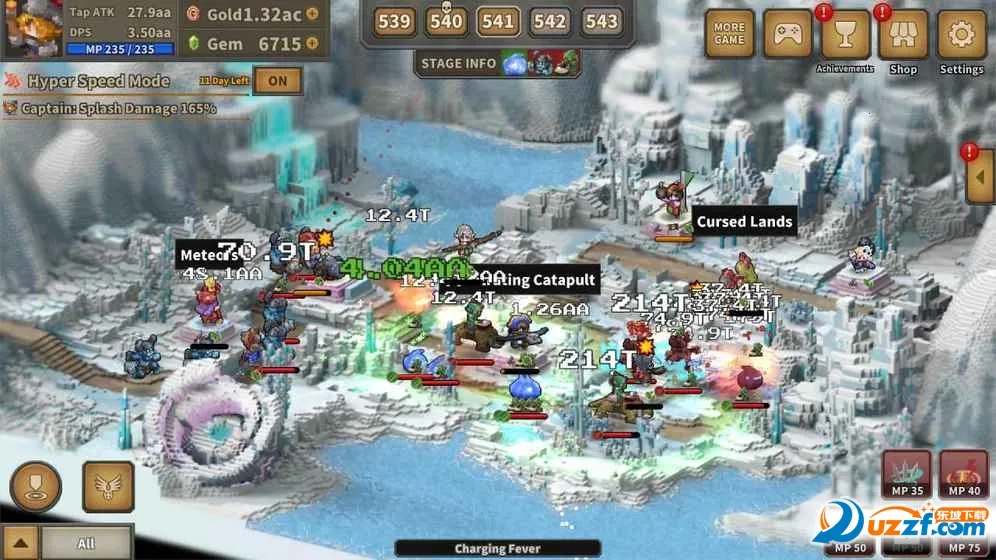Viewport: 996px width, 560px height.
Task: Expand the bottom menu with up arrow
Action: point(22,543)
